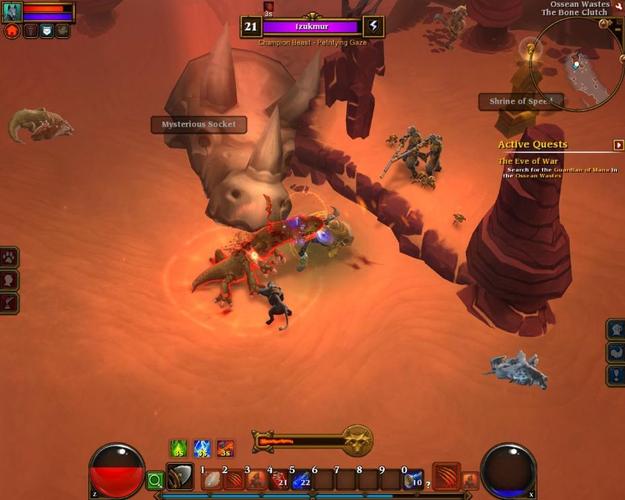Activate the claw slash right-click skill

click(x=446, y=475)
